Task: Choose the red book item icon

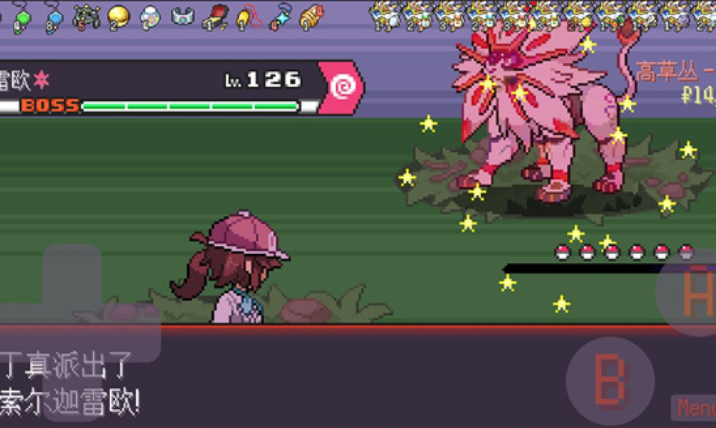Action: pos(214,16)
